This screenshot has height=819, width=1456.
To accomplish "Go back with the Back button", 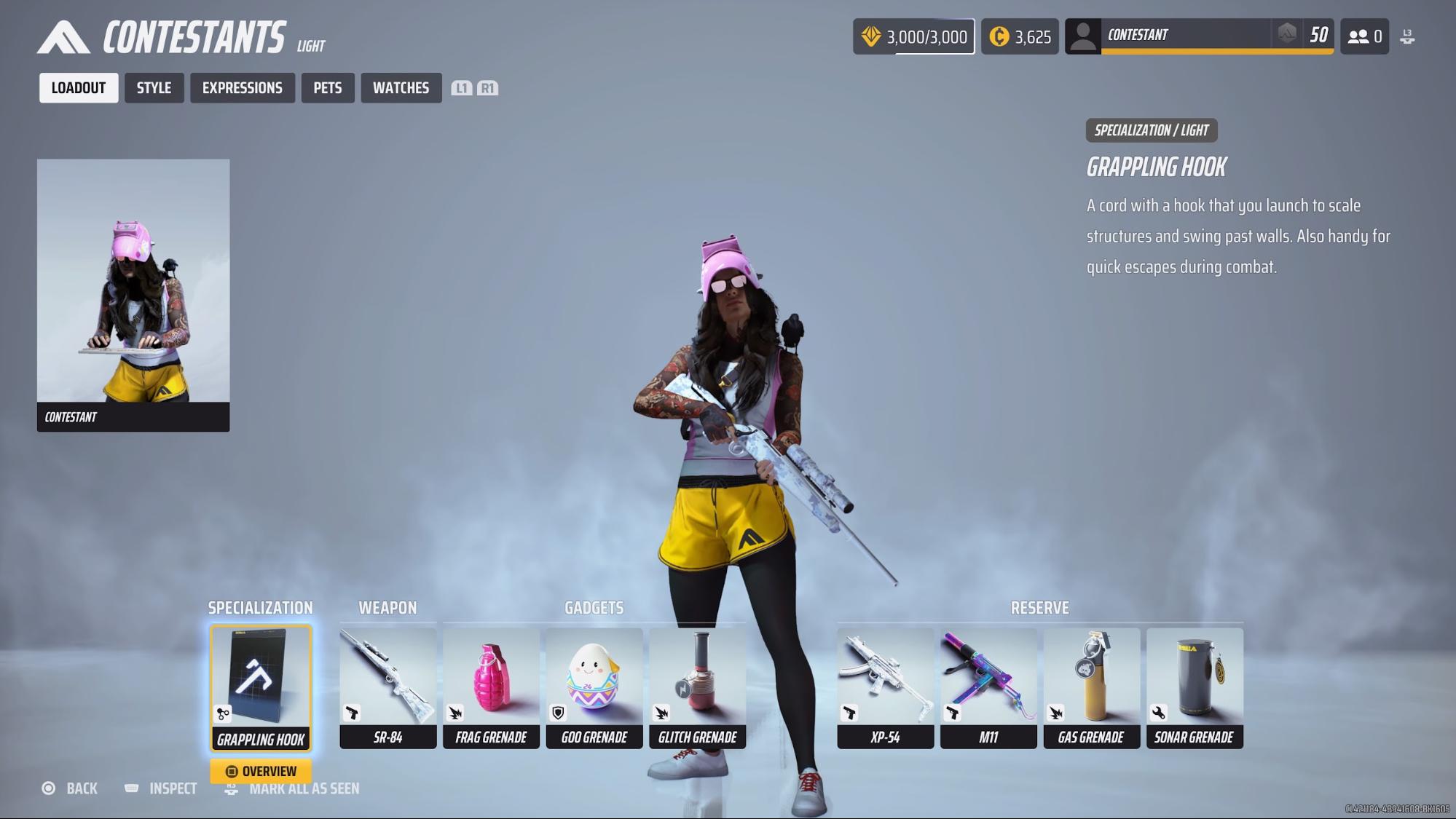I will pyautogui.click(x=70, y=788).
